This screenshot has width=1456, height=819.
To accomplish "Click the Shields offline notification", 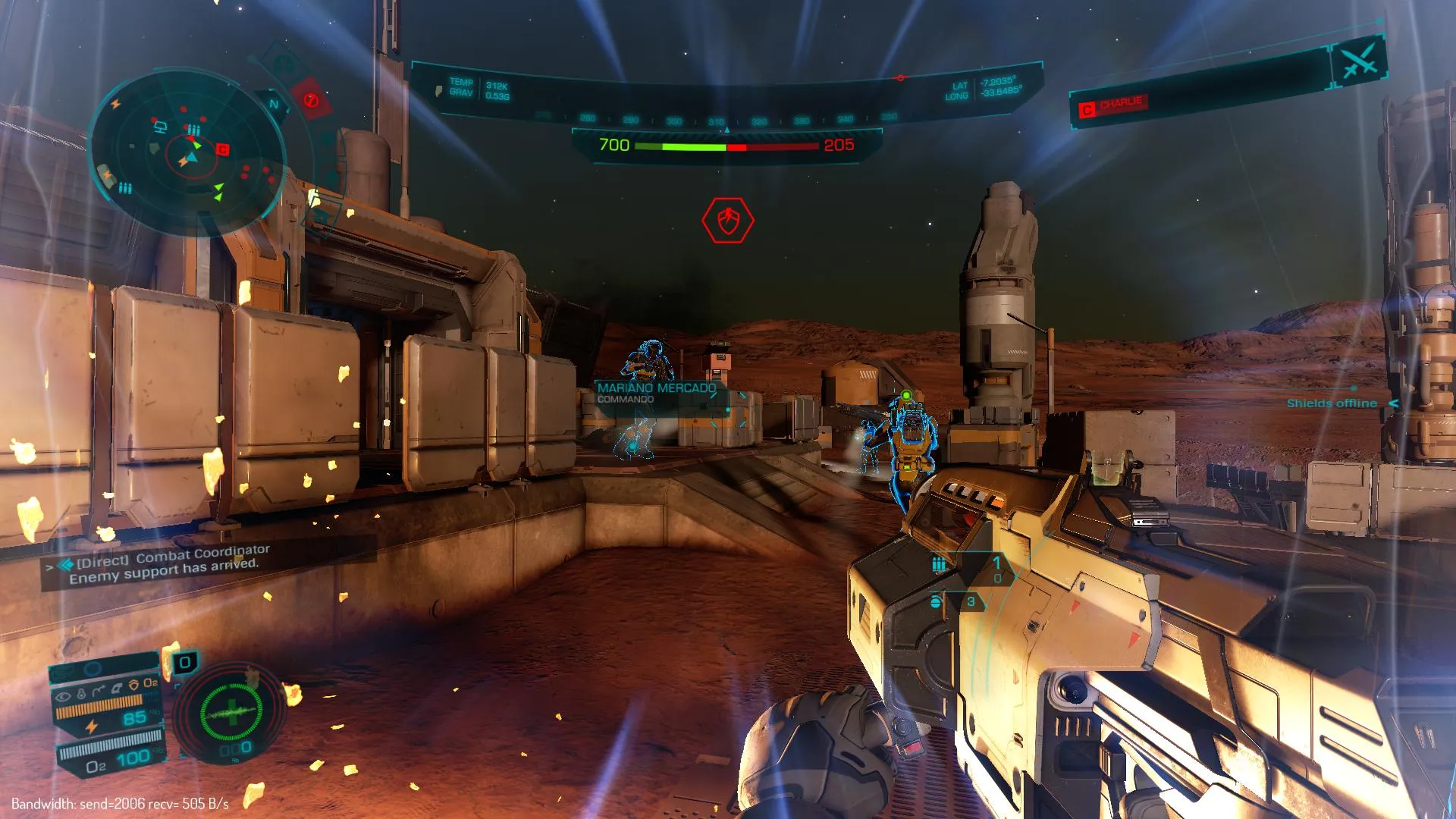I will 1332,403.
